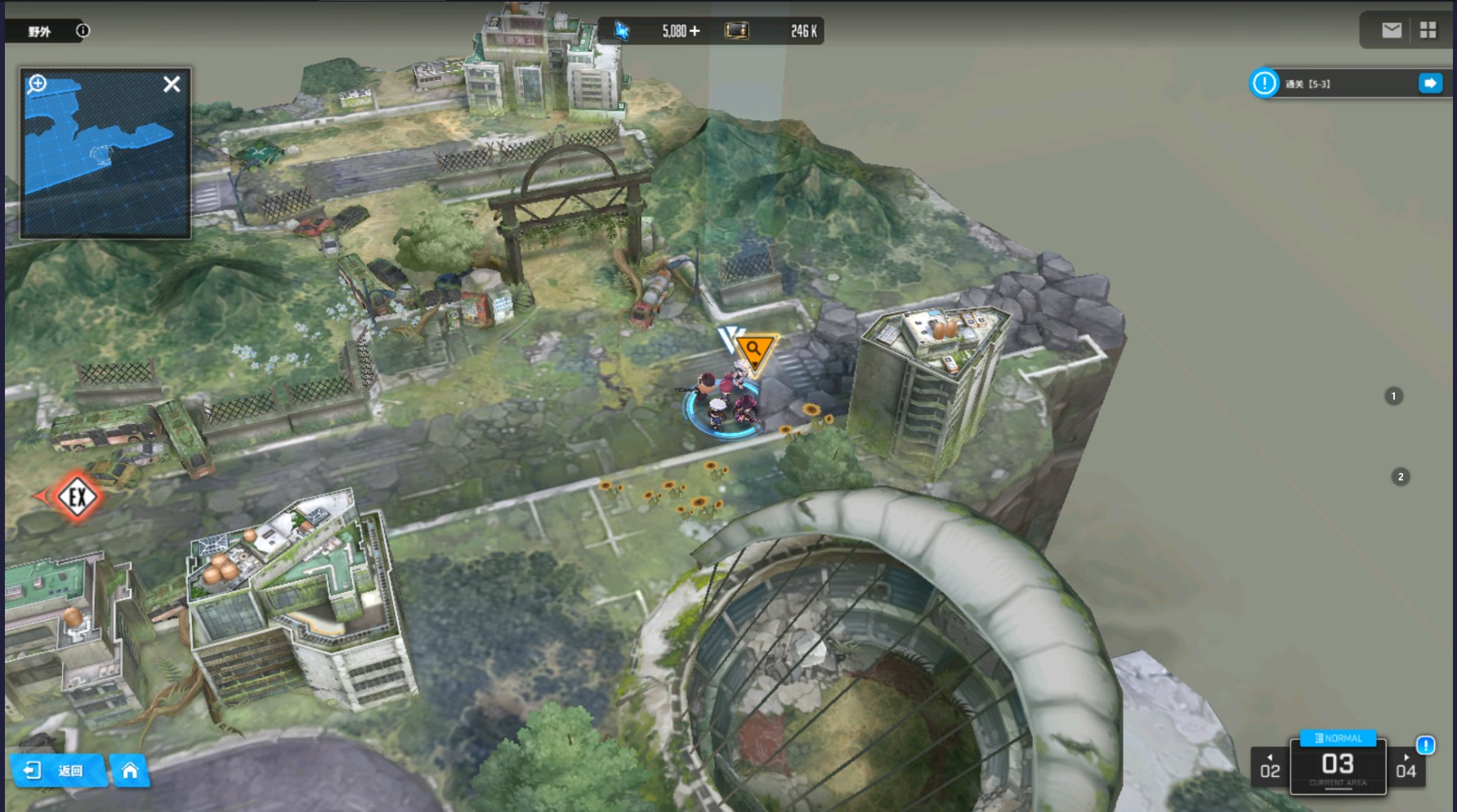The width and height of the screenshot is (1457, 812).
Task: Select the EX stage marker
Action: coord(77,497)
